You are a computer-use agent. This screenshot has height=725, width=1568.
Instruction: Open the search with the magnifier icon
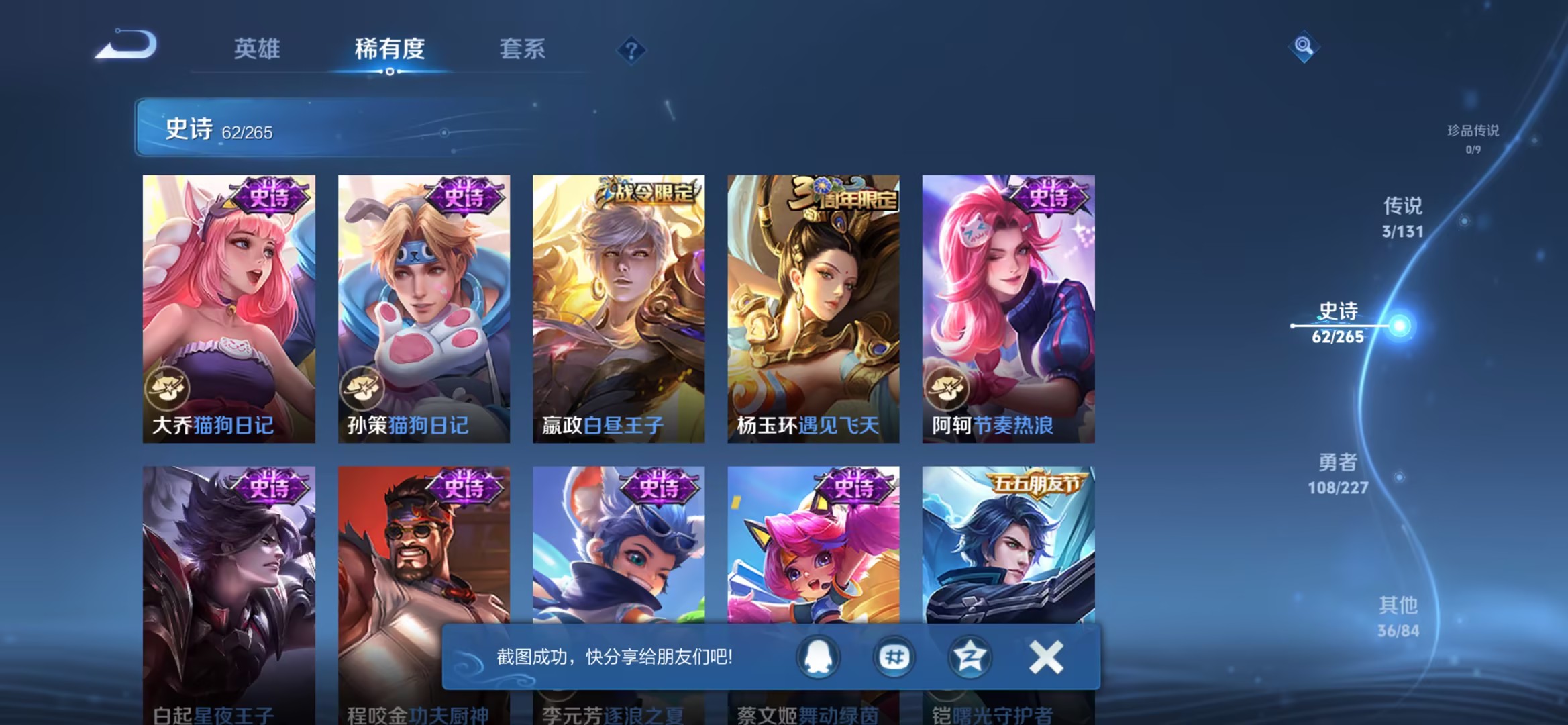[x=1304, y=47]
